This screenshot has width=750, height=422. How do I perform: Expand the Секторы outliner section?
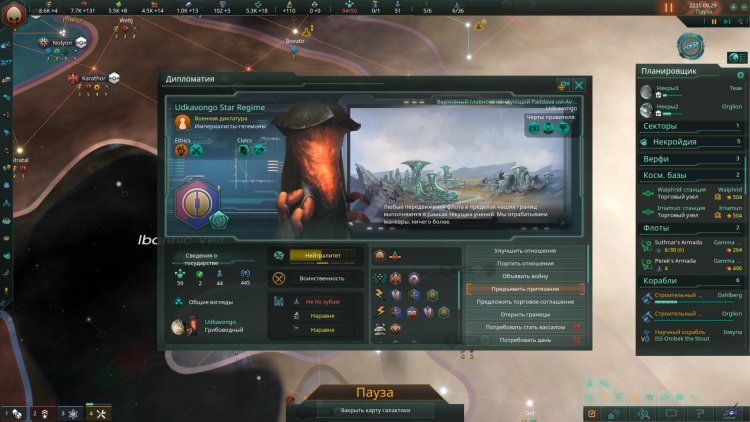pos(692,126)
